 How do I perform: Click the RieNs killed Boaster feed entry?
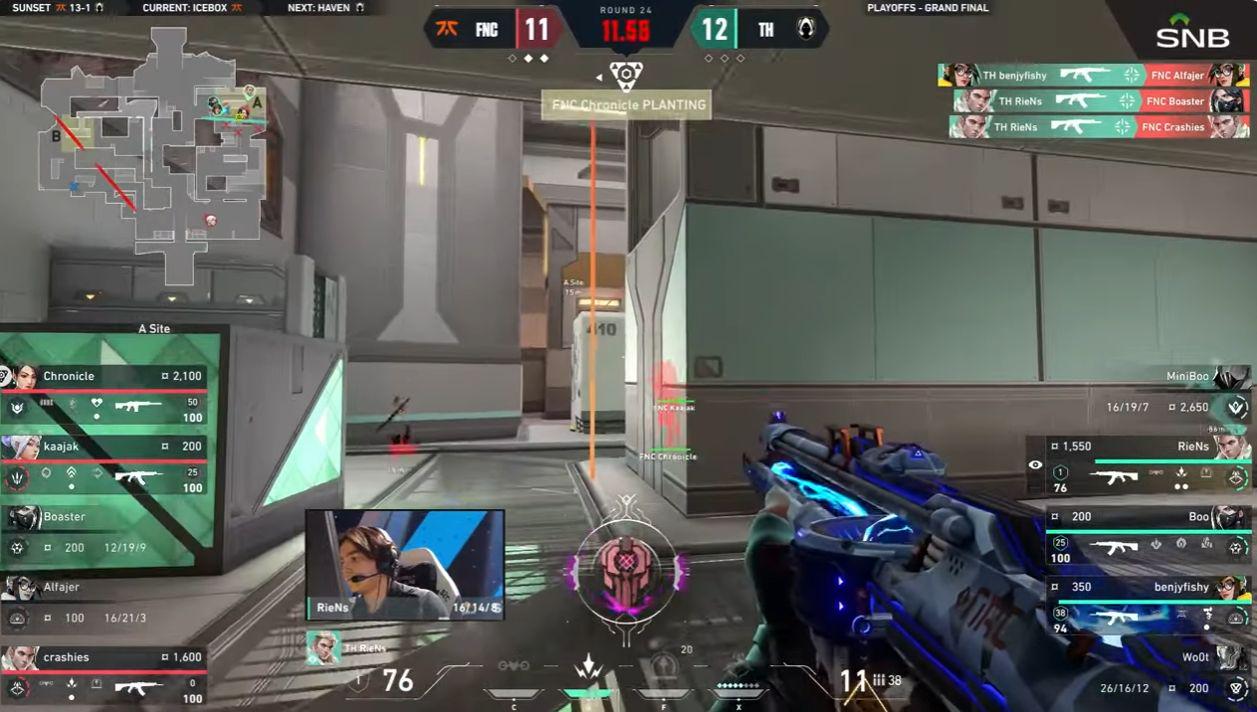coord(1100,101)
